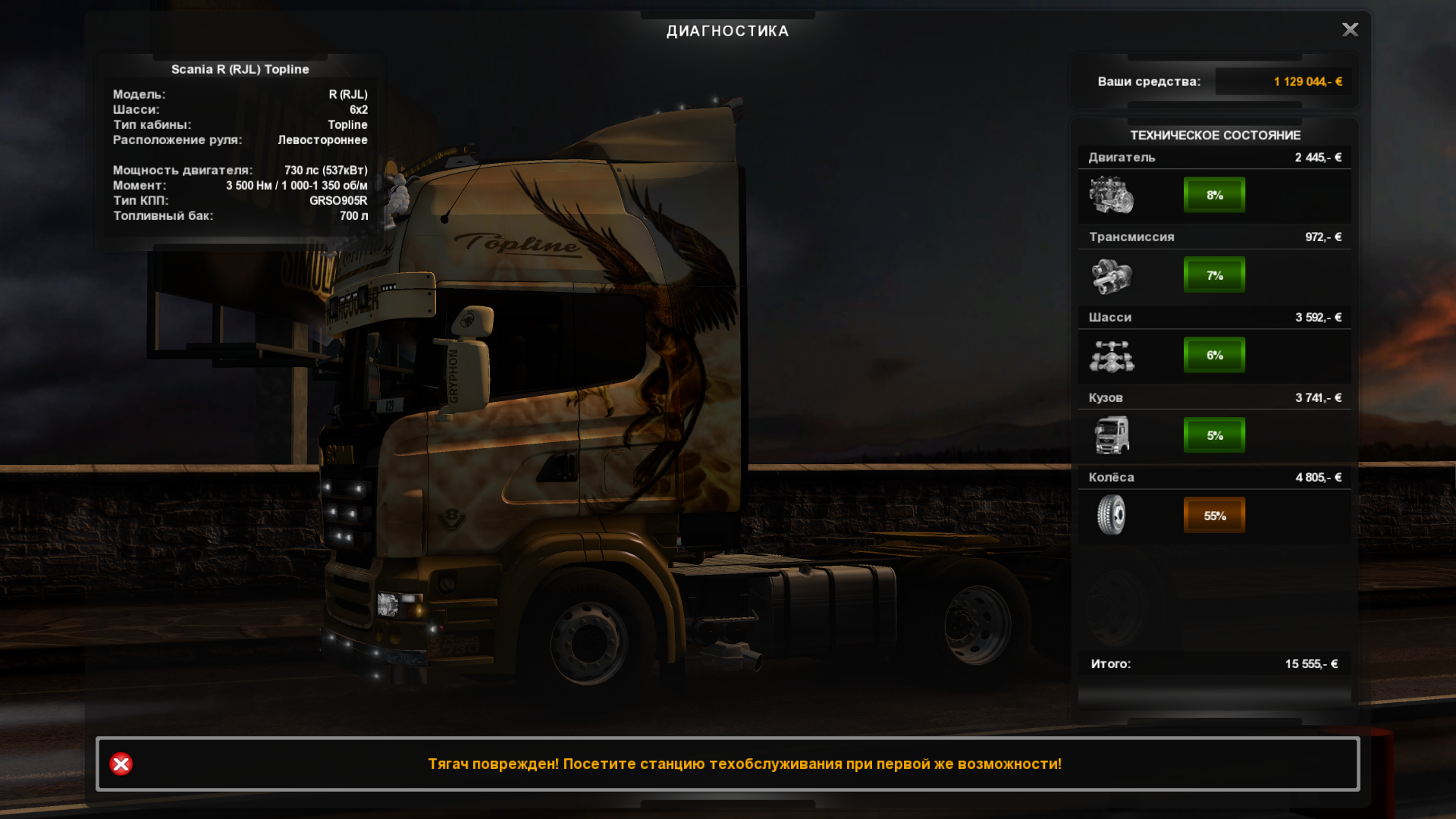This screenshot has height=819, width=1456.
Task: Choose the transmission 7% damage button
Action: (1214, 275)
